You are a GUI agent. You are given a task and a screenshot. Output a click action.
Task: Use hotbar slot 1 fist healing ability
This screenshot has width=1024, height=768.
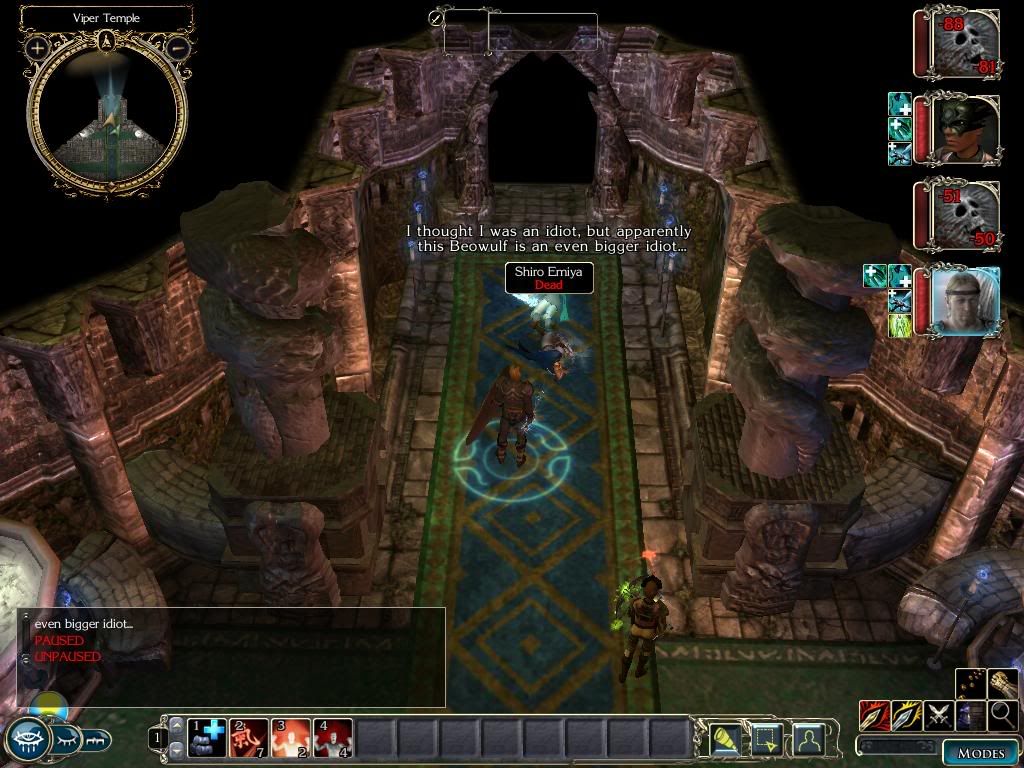[x=206, y=739]
